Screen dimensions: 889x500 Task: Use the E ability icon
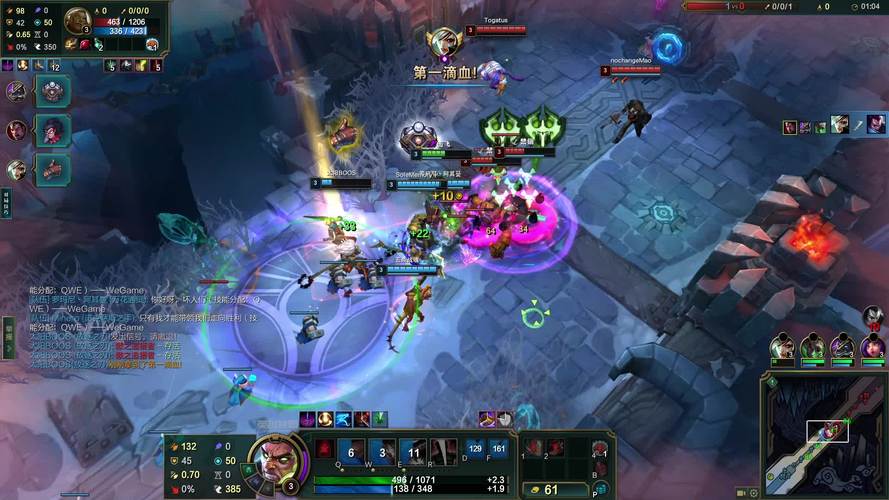[x=414, y=451]
